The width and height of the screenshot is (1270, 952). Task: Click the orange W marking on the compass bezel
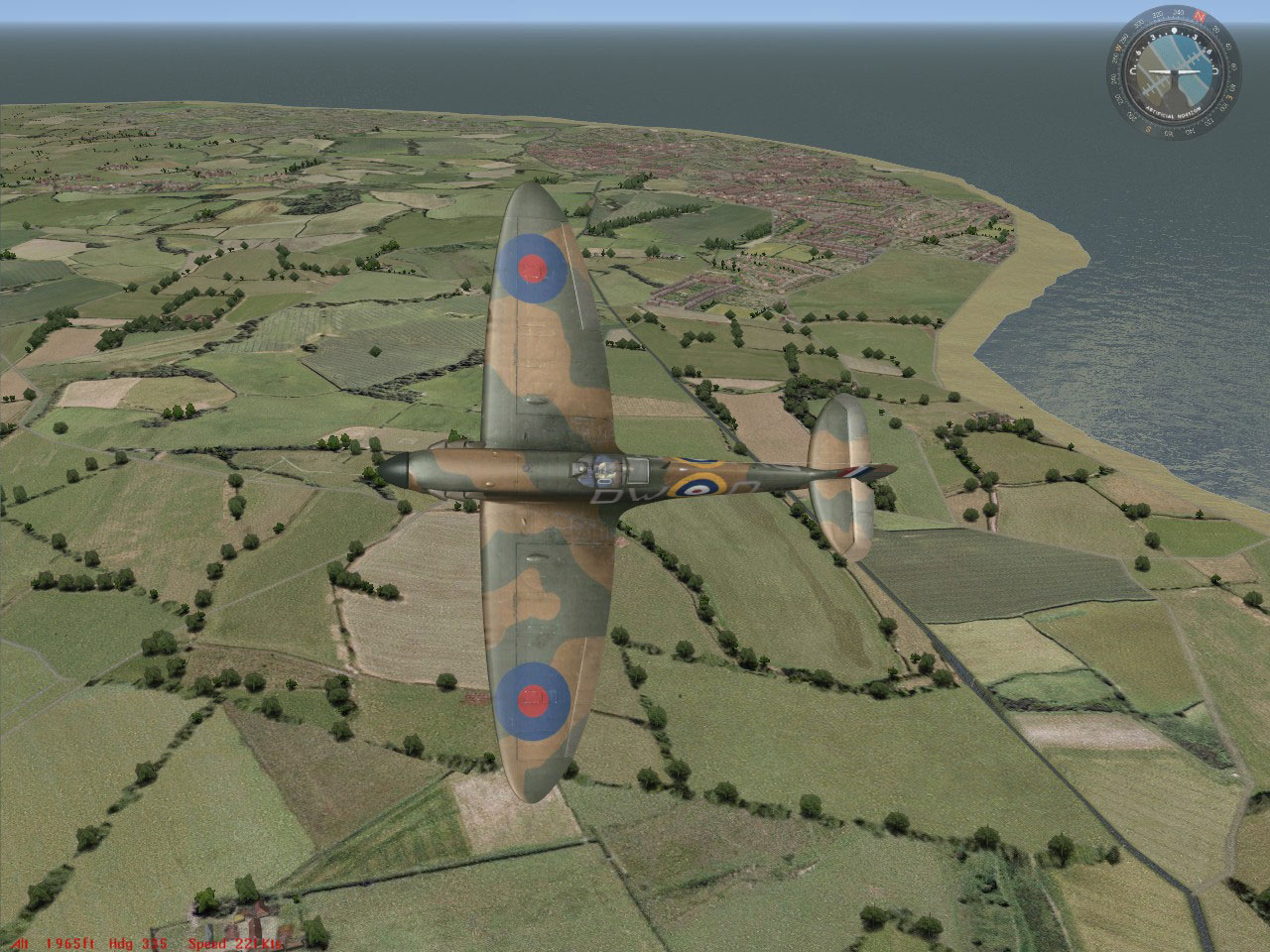tap(1119, 48)
